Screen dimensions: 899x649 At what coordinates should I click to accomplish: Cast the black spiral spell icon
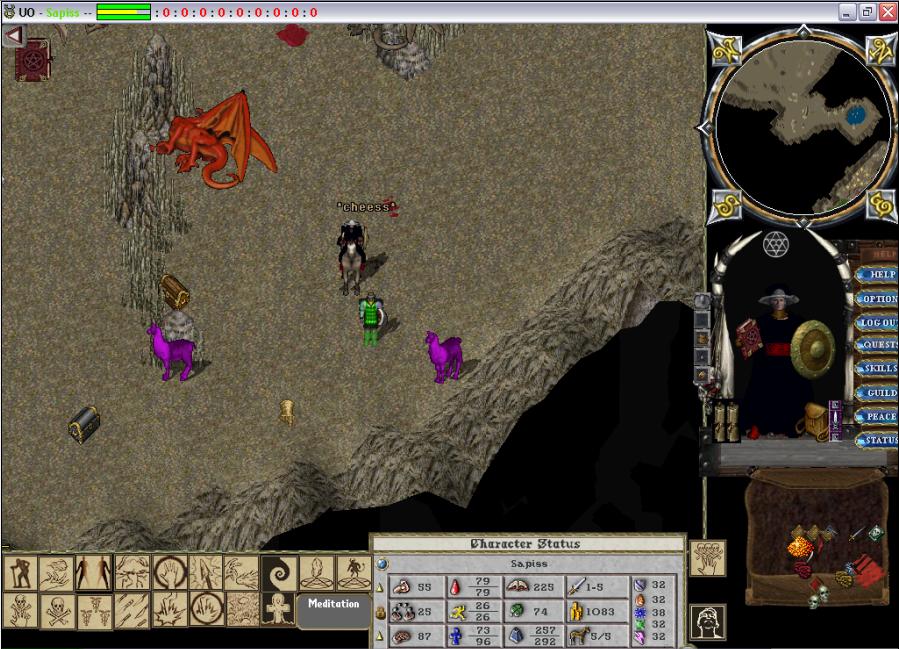tap(276, 573)
